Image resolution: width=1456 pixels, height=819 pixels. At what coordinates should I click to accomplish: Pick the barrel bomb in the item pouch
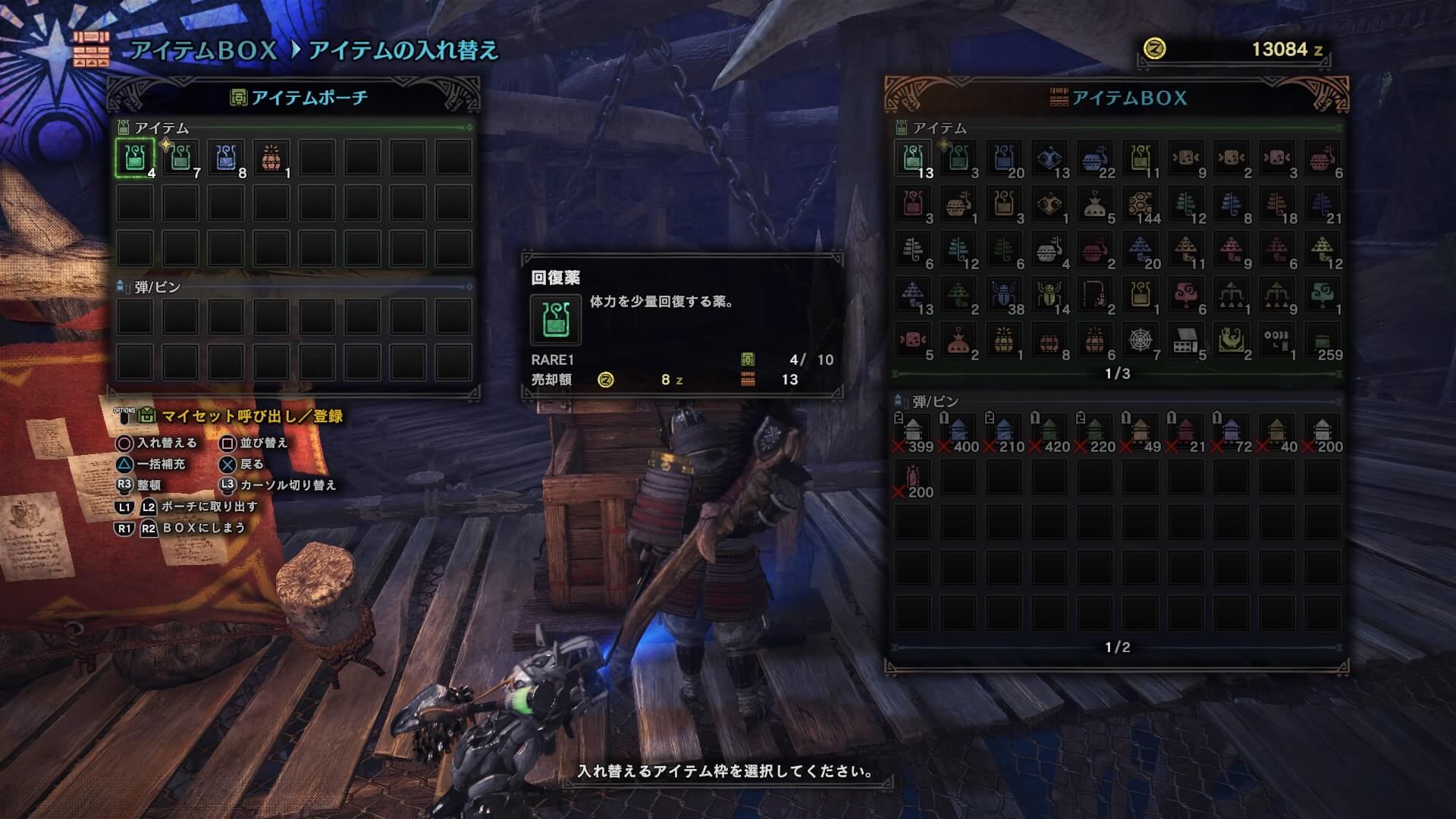(271, 158)
